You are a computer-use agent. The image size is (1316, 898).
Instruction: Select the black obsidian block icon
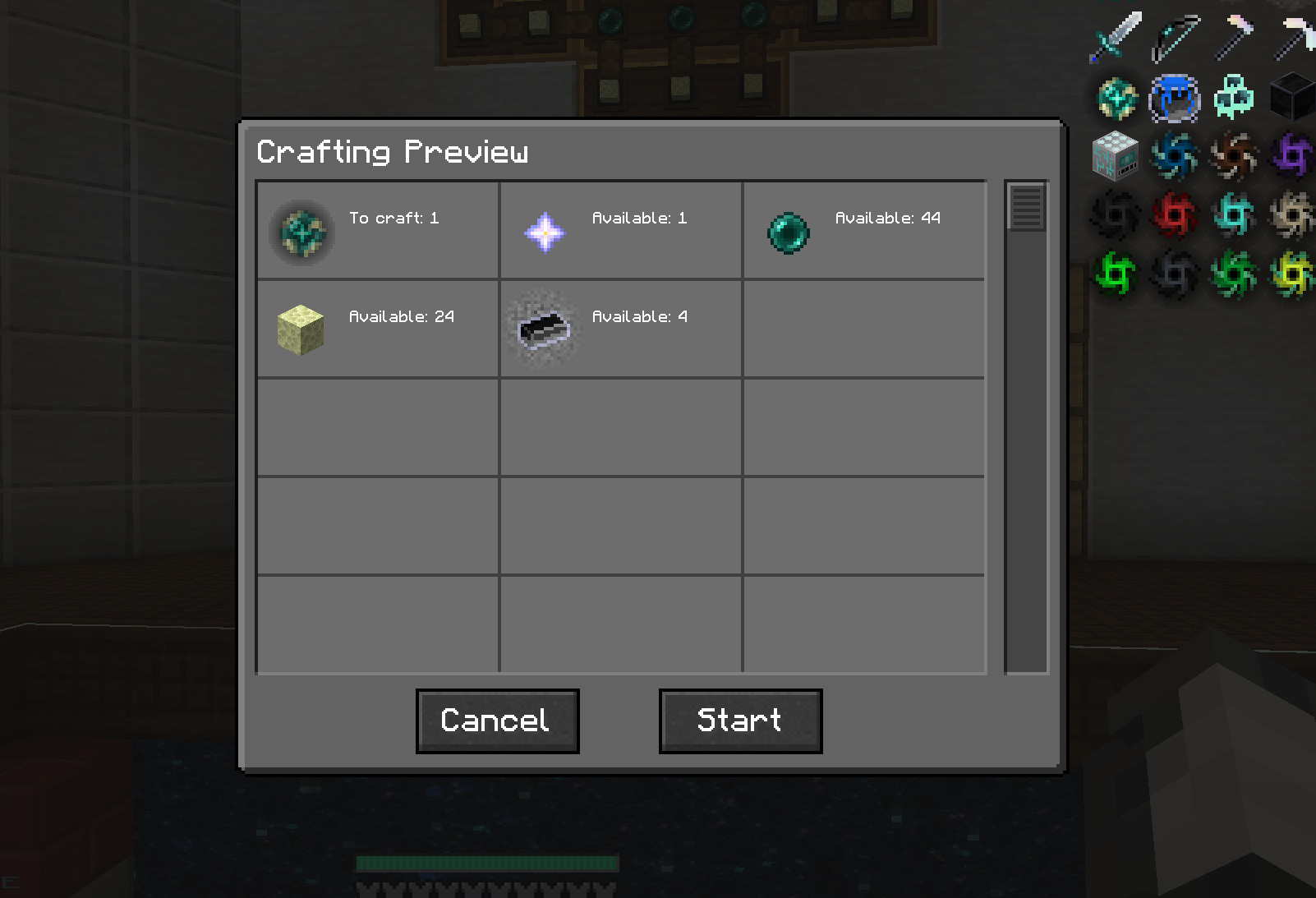tap(1291, 97)
